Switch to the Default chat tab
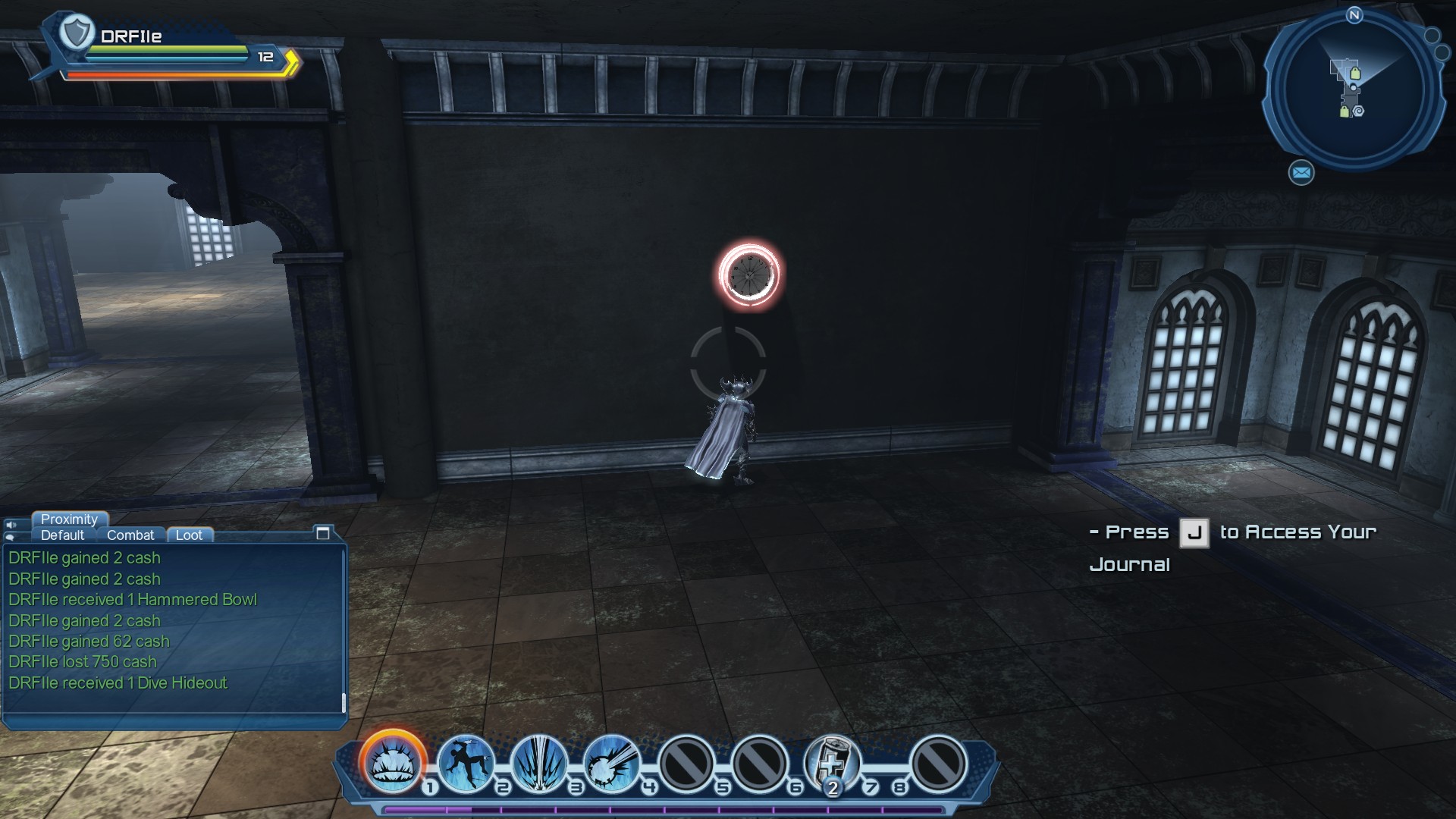The width and height of the screenshot is (1456, 819). [x=62, y=535]
